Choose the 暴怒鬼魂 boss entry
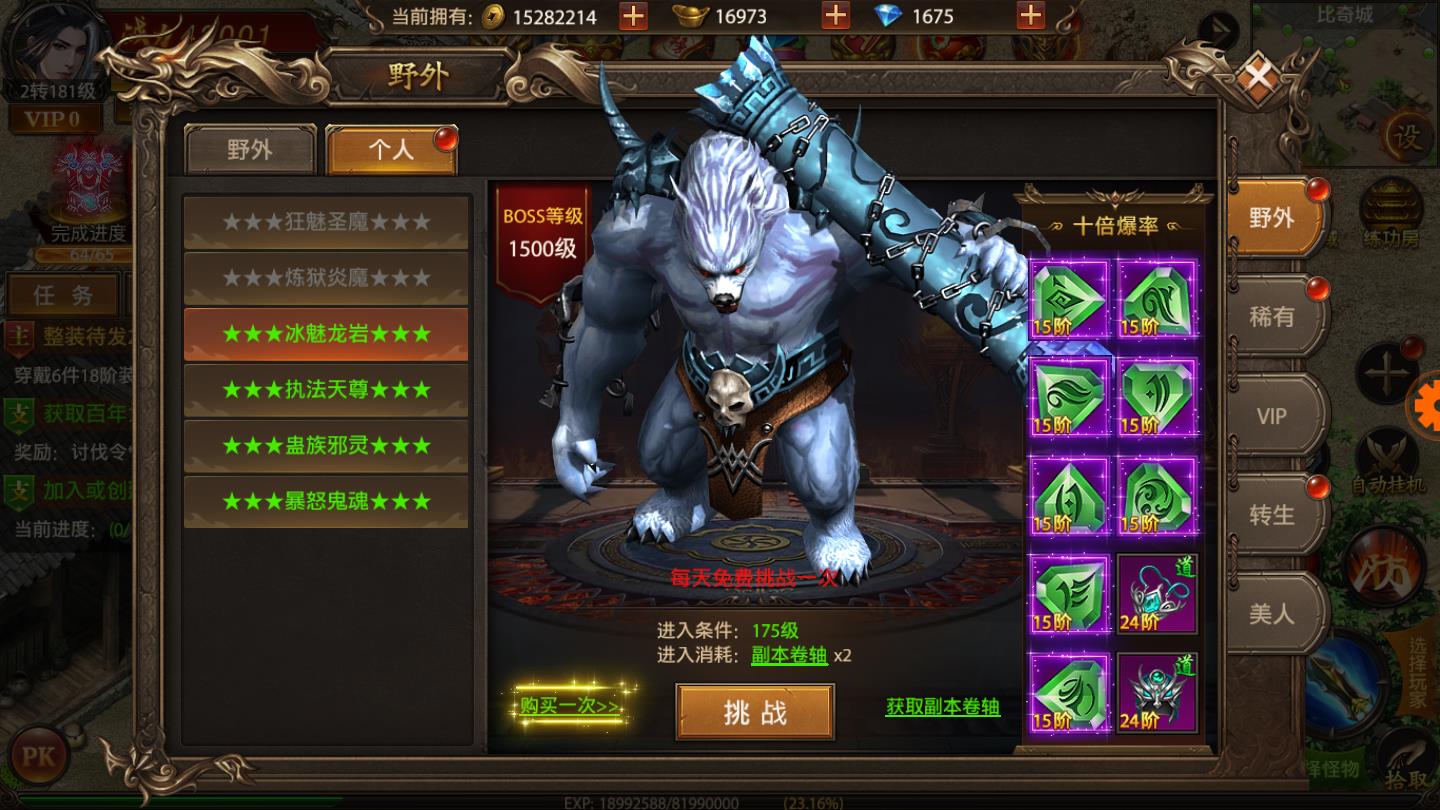This screenshot has height=810, width=1440. pyautogui.click(x=326, y=501)
